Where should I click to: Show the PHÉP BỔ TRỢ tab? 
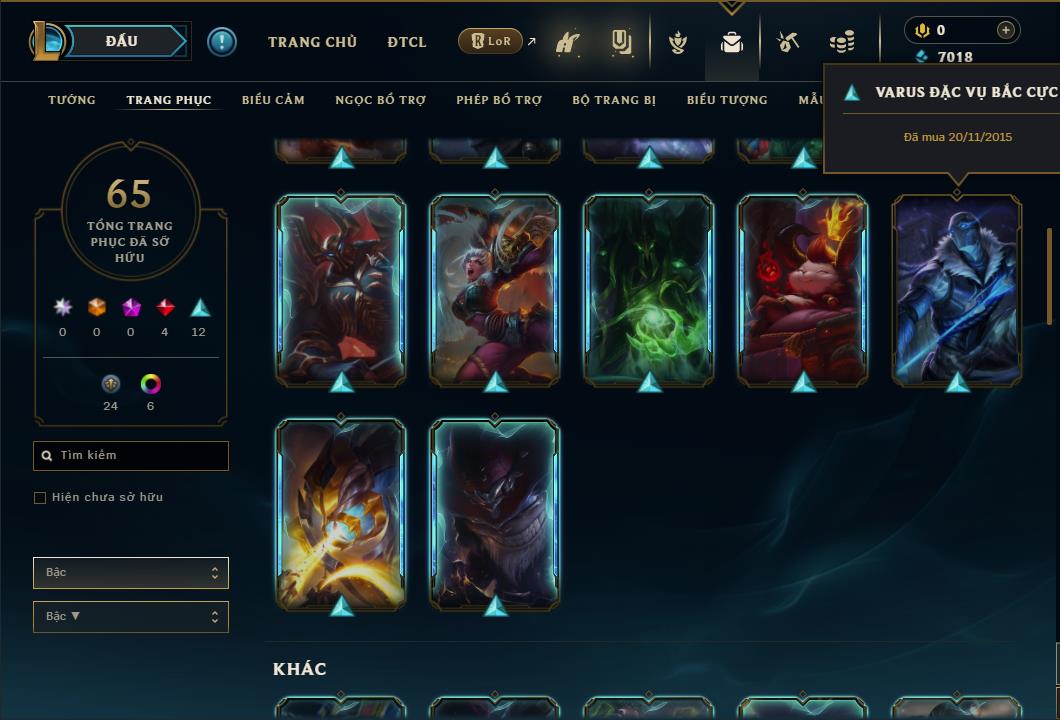pos(499,100)
